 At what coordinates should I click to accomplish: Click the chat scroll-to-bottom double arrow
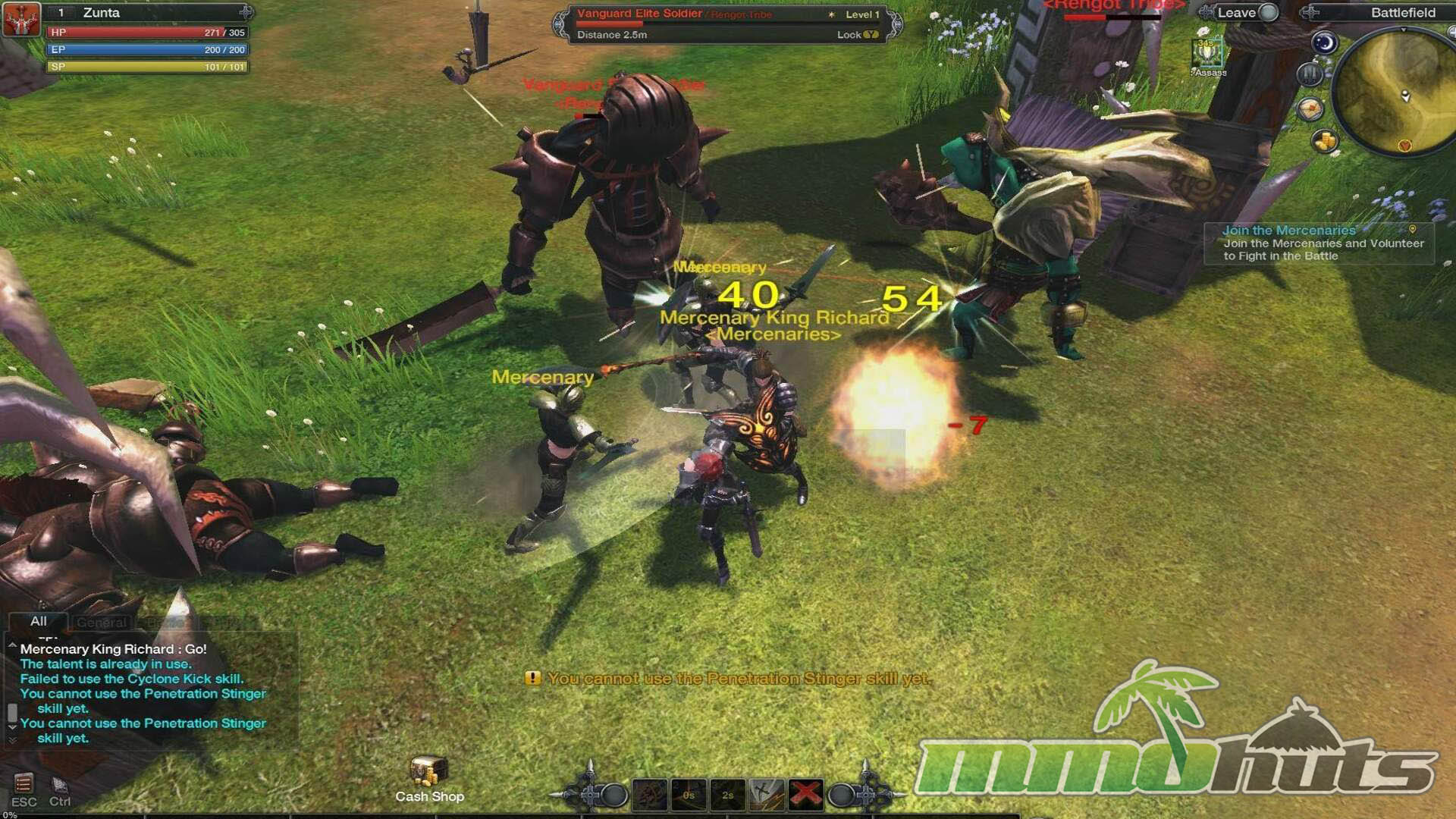pyautogui.click(x=12, y=739)
